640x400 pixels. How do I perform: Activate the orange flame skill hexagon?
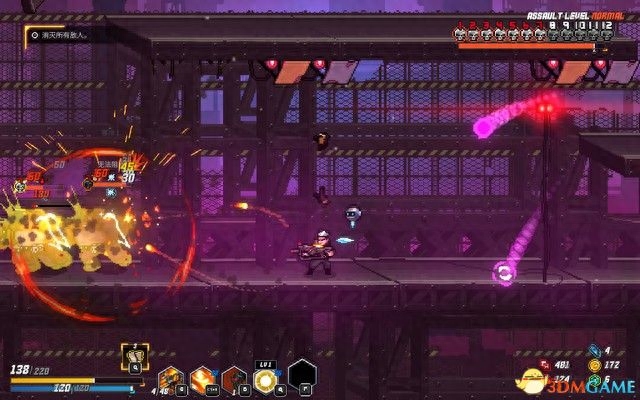(201, 379)
